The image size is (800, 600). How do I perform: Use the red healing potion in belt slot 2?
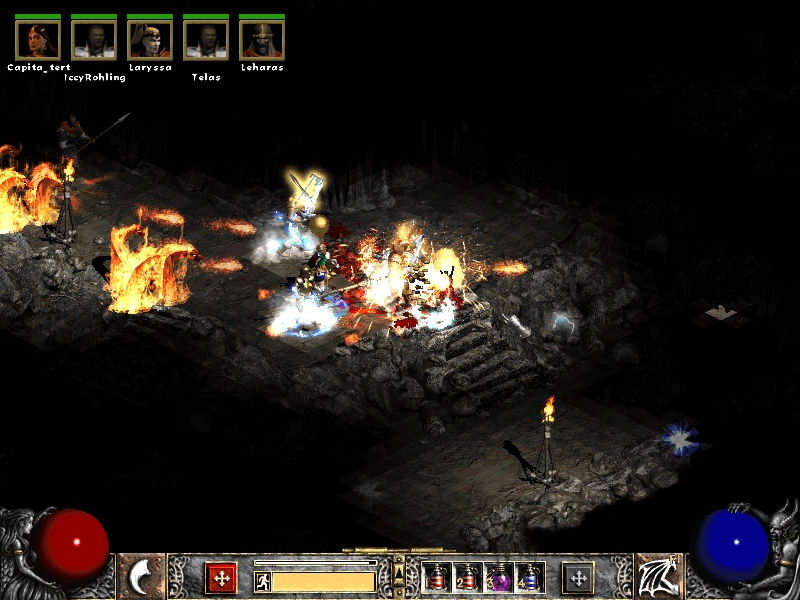click(468, 578)
